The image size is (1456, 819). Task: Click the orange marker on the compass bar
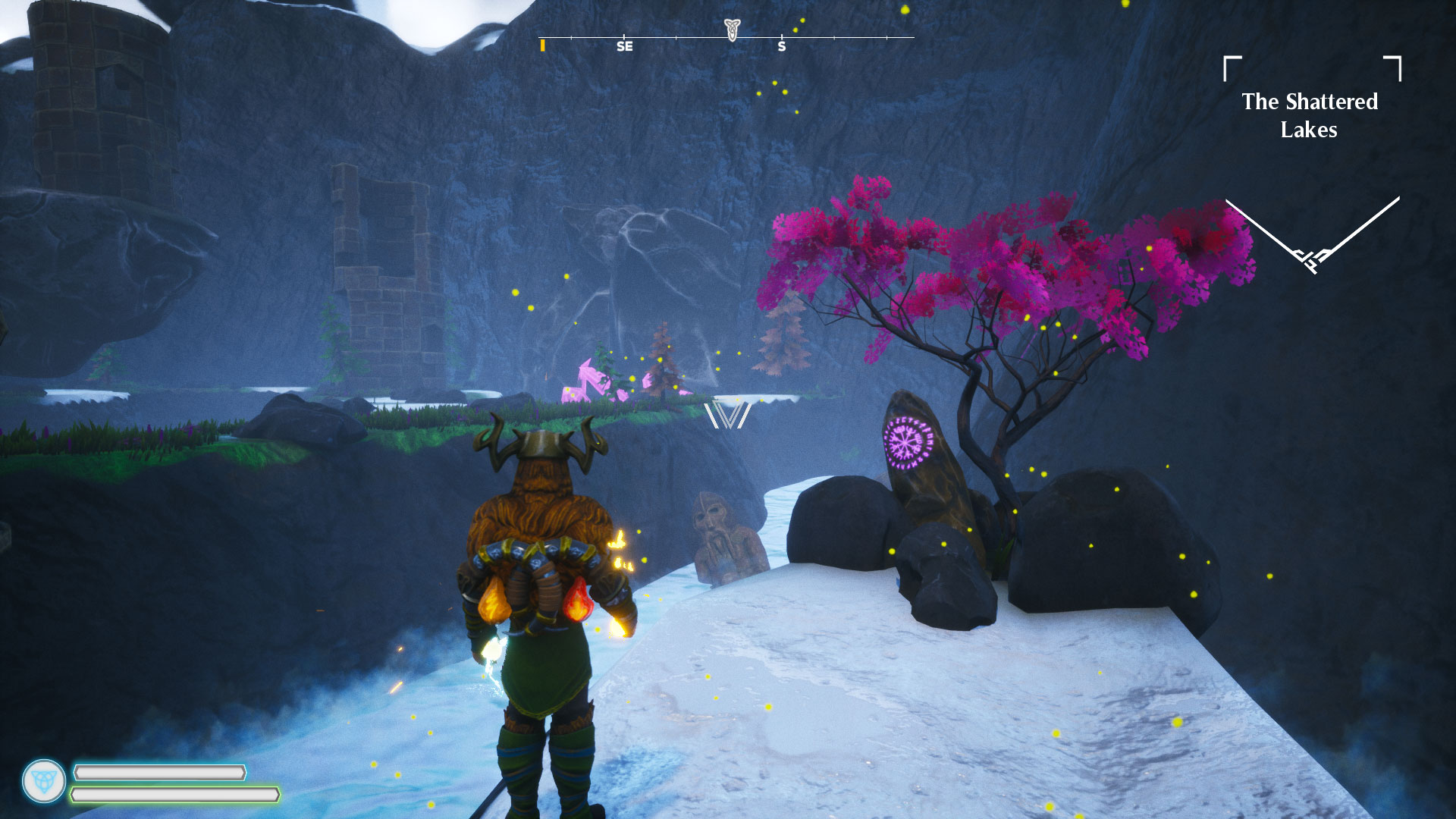click(x=542, y=45)
